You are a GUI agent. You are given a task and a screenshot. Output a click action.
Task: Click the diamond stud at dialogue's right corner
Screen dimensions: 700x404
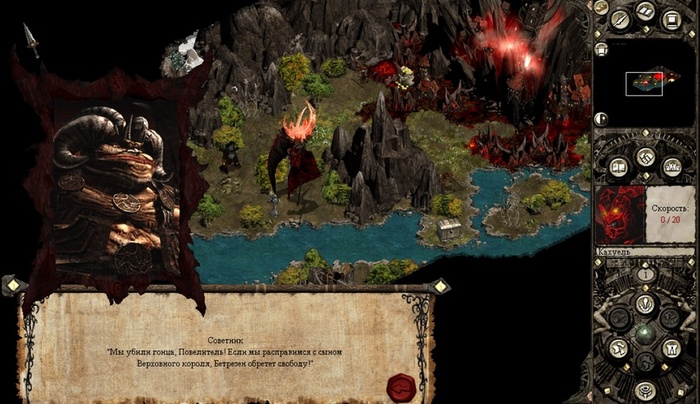pyautogui.click(x=440, y=286)
